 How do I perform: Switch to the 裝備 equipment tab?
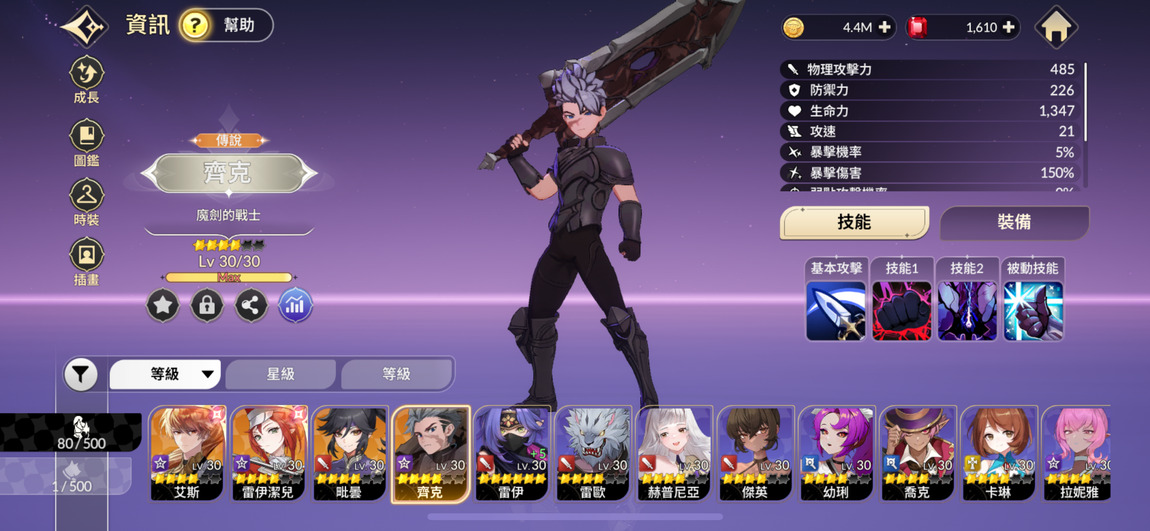[1014, 222]
